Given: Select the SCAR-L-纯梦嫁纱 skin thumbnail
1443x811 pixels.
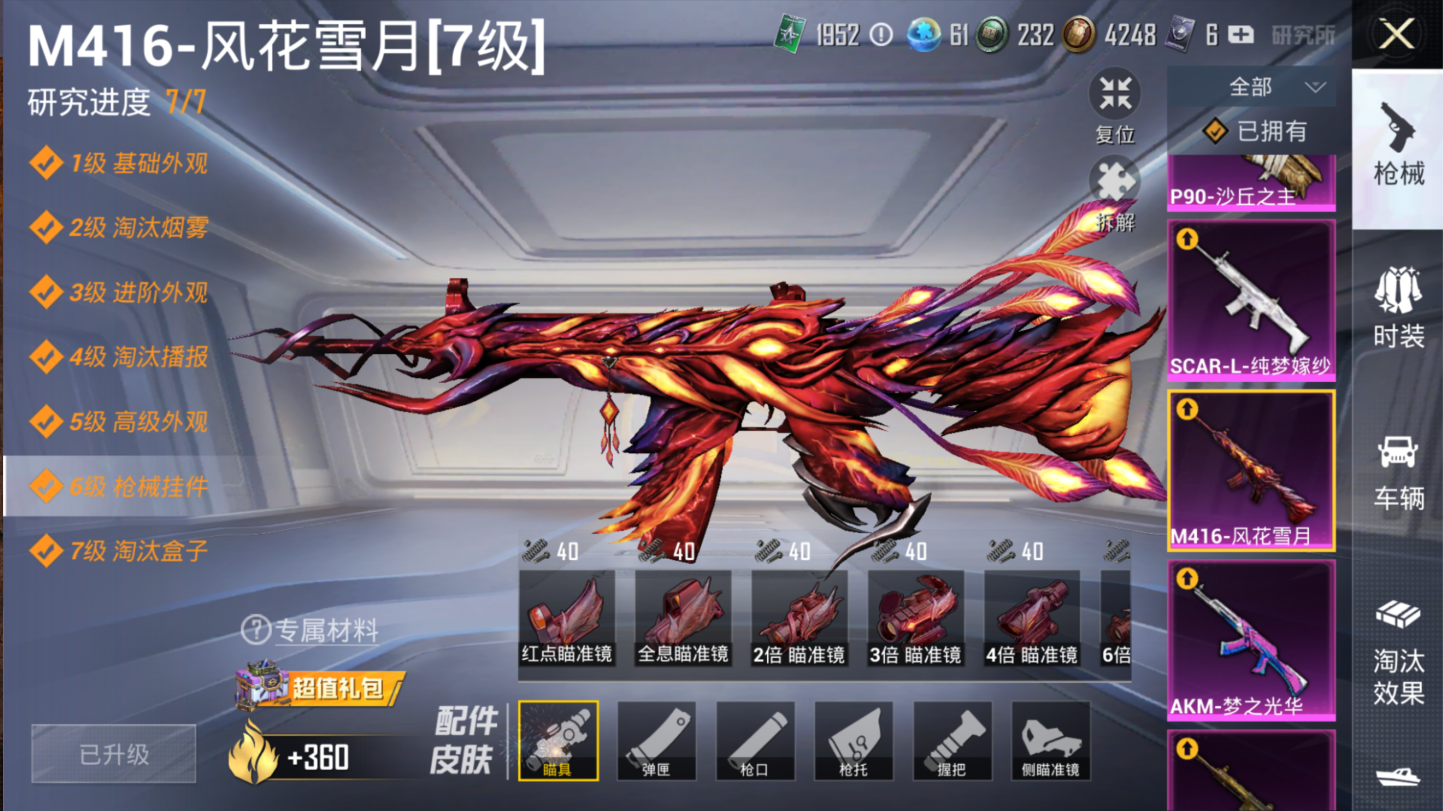Looking at the screenshot, I should coord(1251,300).
